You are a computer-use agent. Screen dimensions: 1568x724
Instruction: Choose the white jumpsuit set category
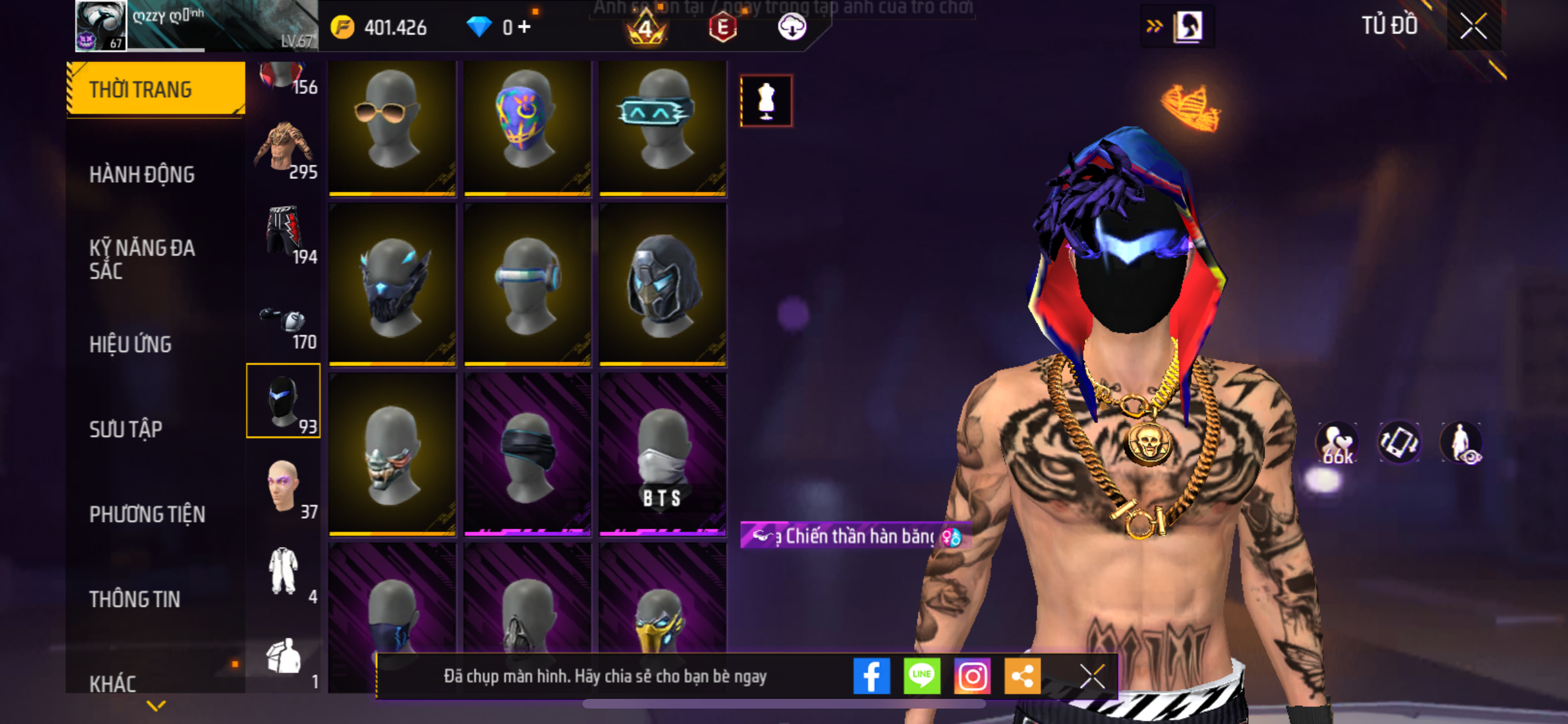[x=284, y=573]
